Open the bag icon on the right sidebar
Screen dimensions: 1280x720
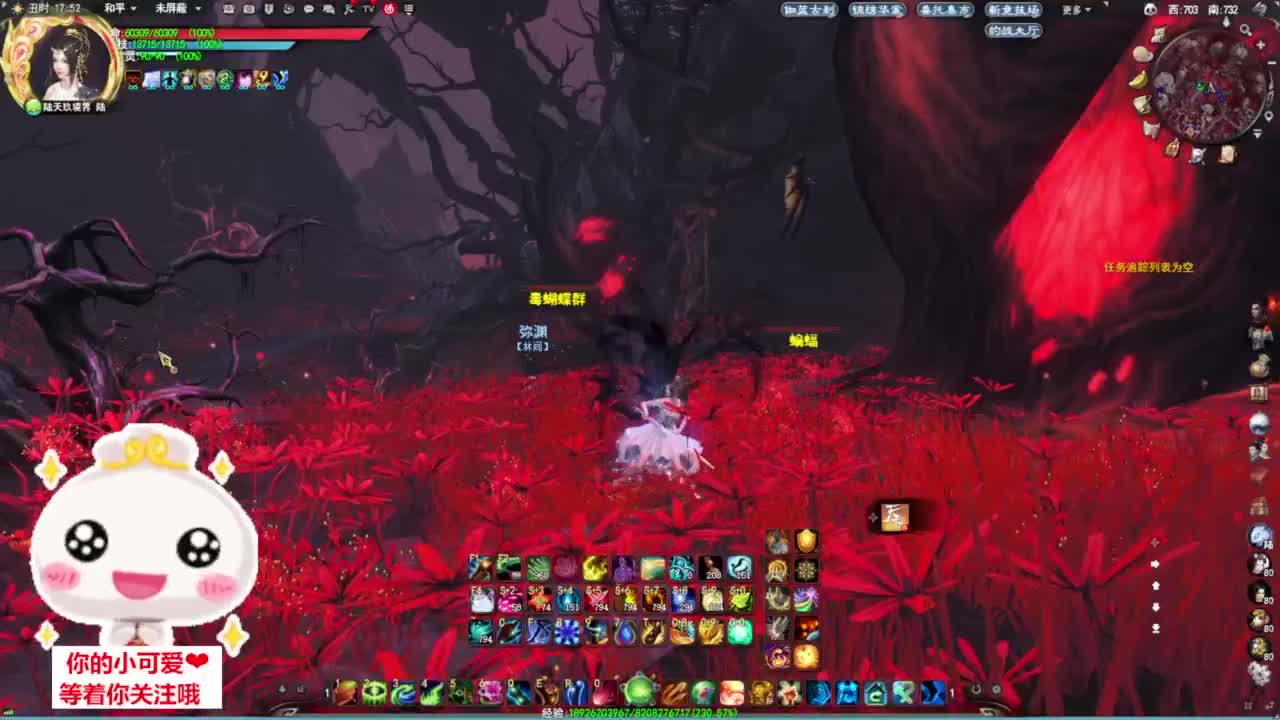[1260, 363]
